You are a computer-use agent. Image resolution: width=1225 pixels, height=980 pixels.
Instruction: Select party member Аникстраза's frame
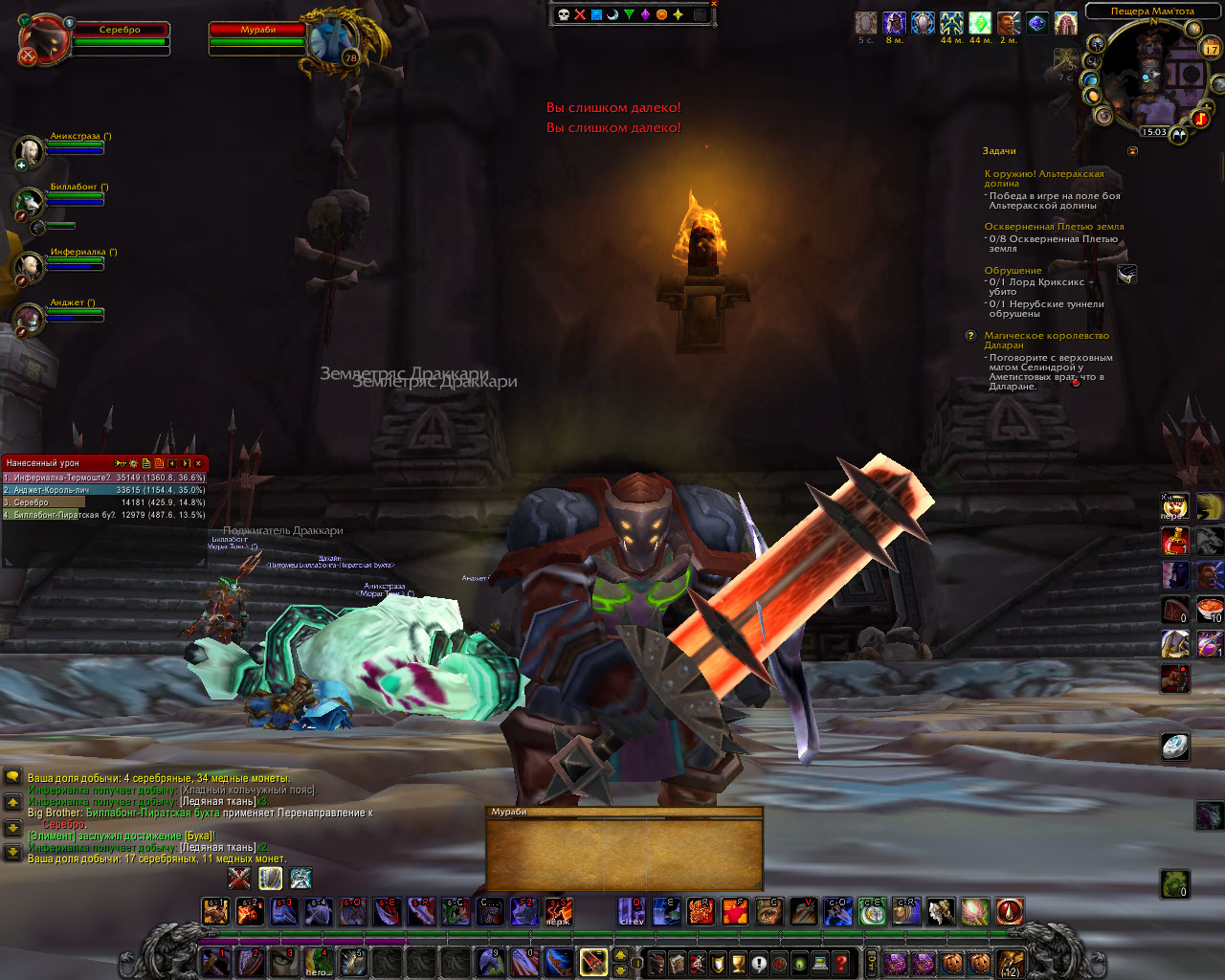pyautogui.click(x=31, y=151)
